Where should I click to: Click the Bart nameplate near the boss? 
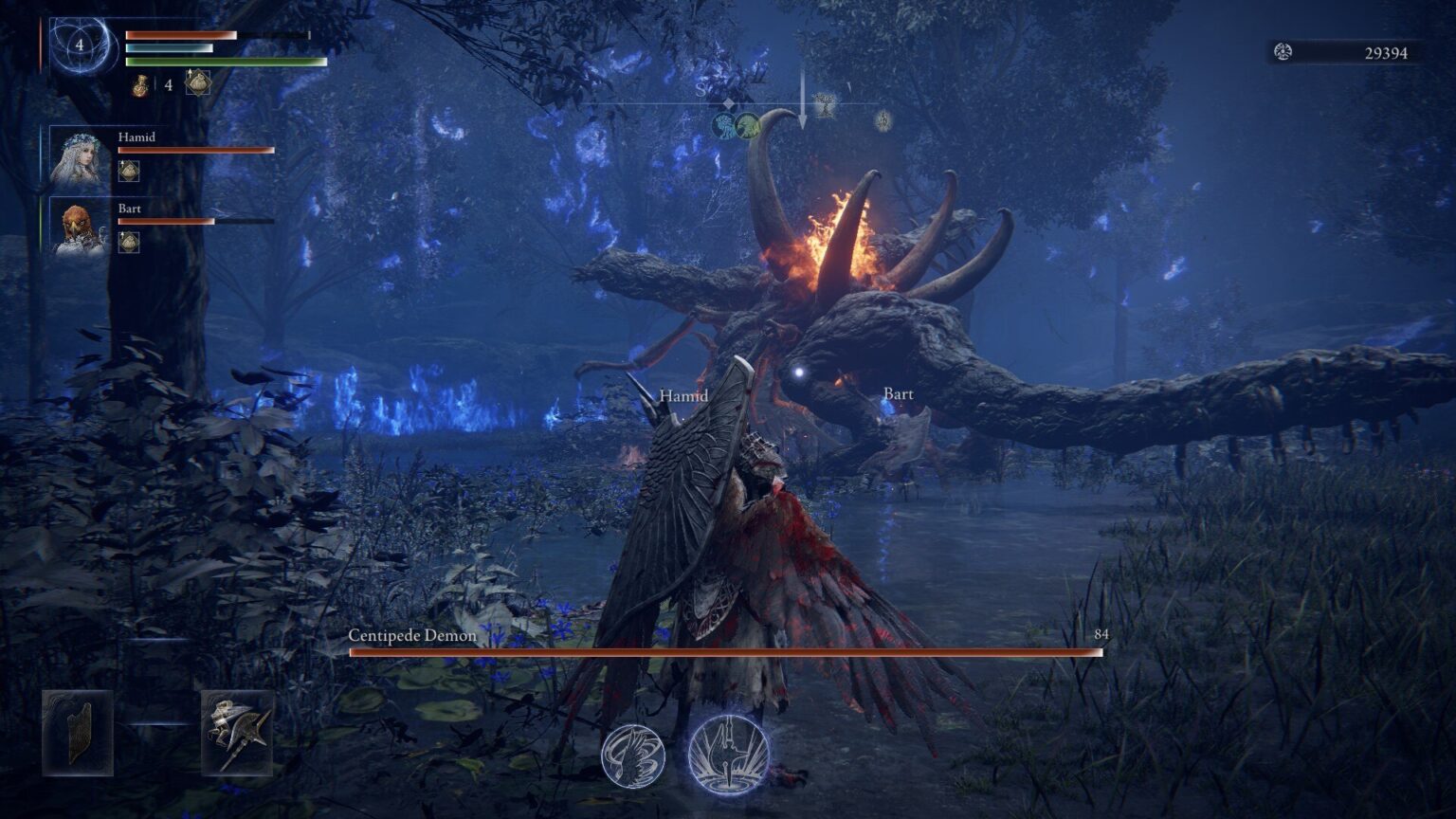(x=897, y=393)
